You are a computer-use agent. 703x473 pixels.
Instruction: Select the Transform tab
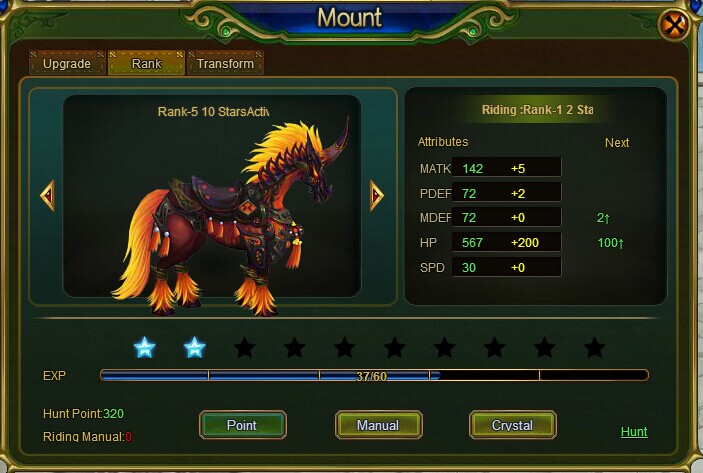225,64
